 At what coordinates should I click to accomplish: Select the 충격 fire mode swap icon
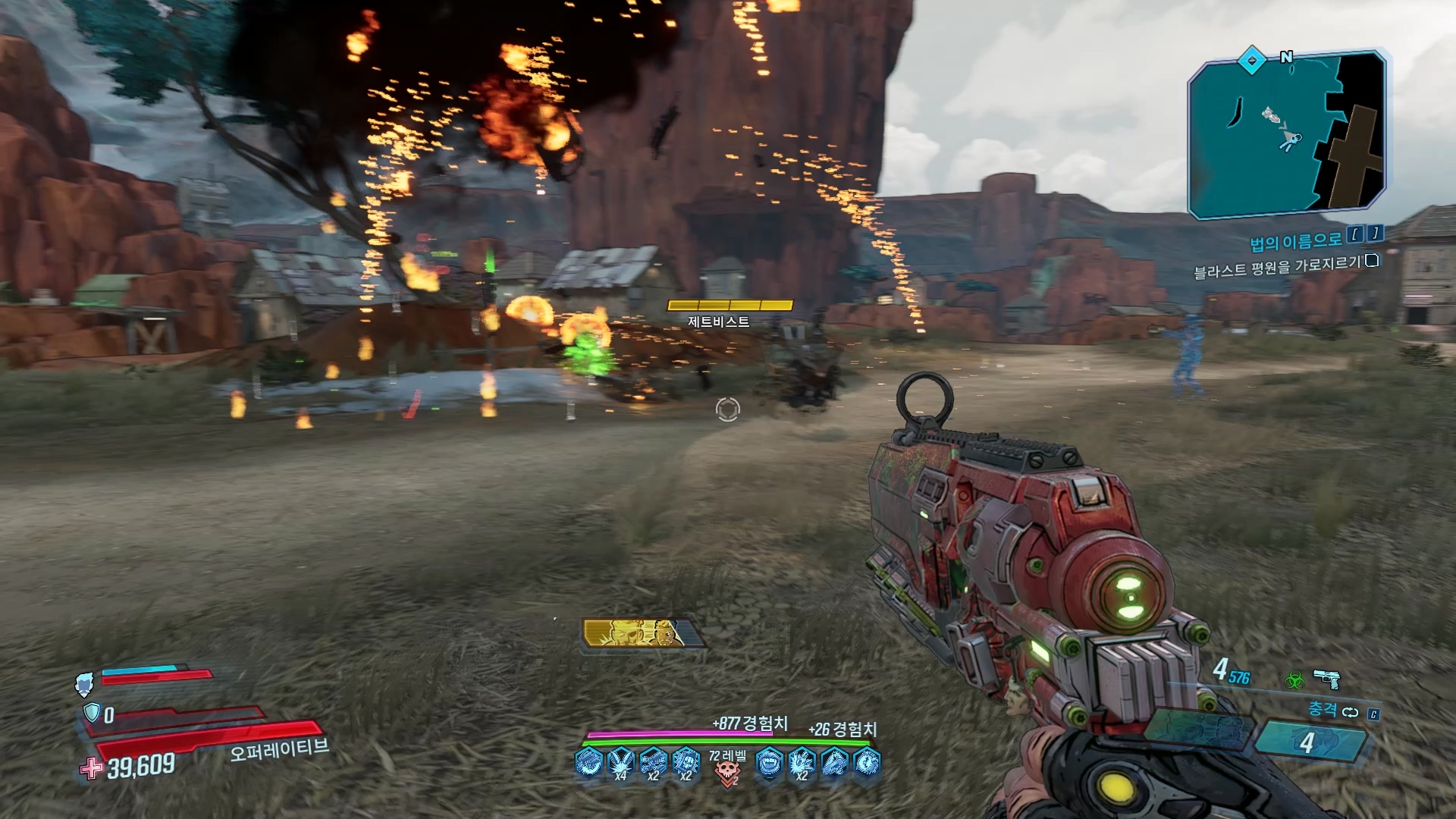pos(1350,712)
